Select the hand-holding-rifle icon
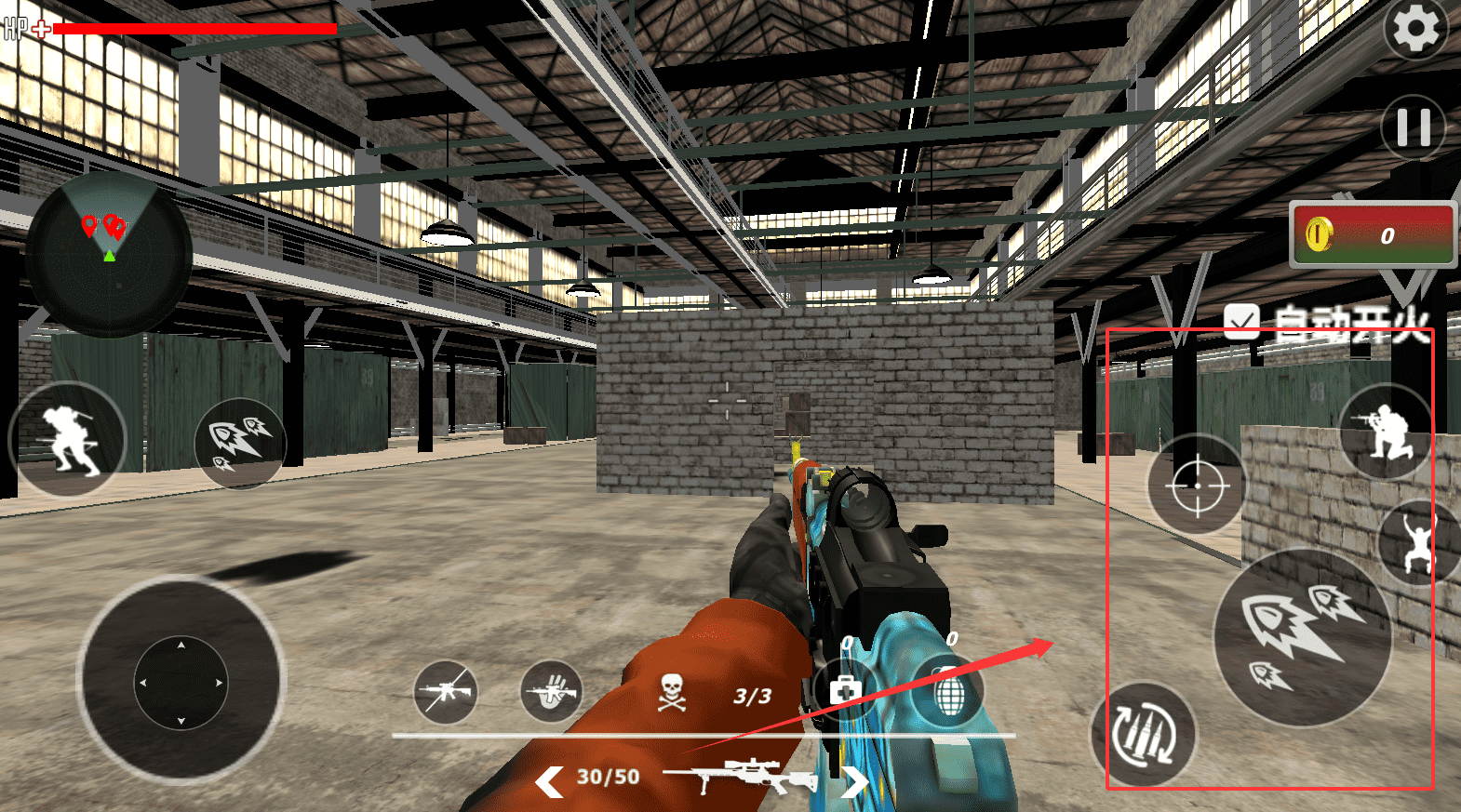 [x=551, y=692]
